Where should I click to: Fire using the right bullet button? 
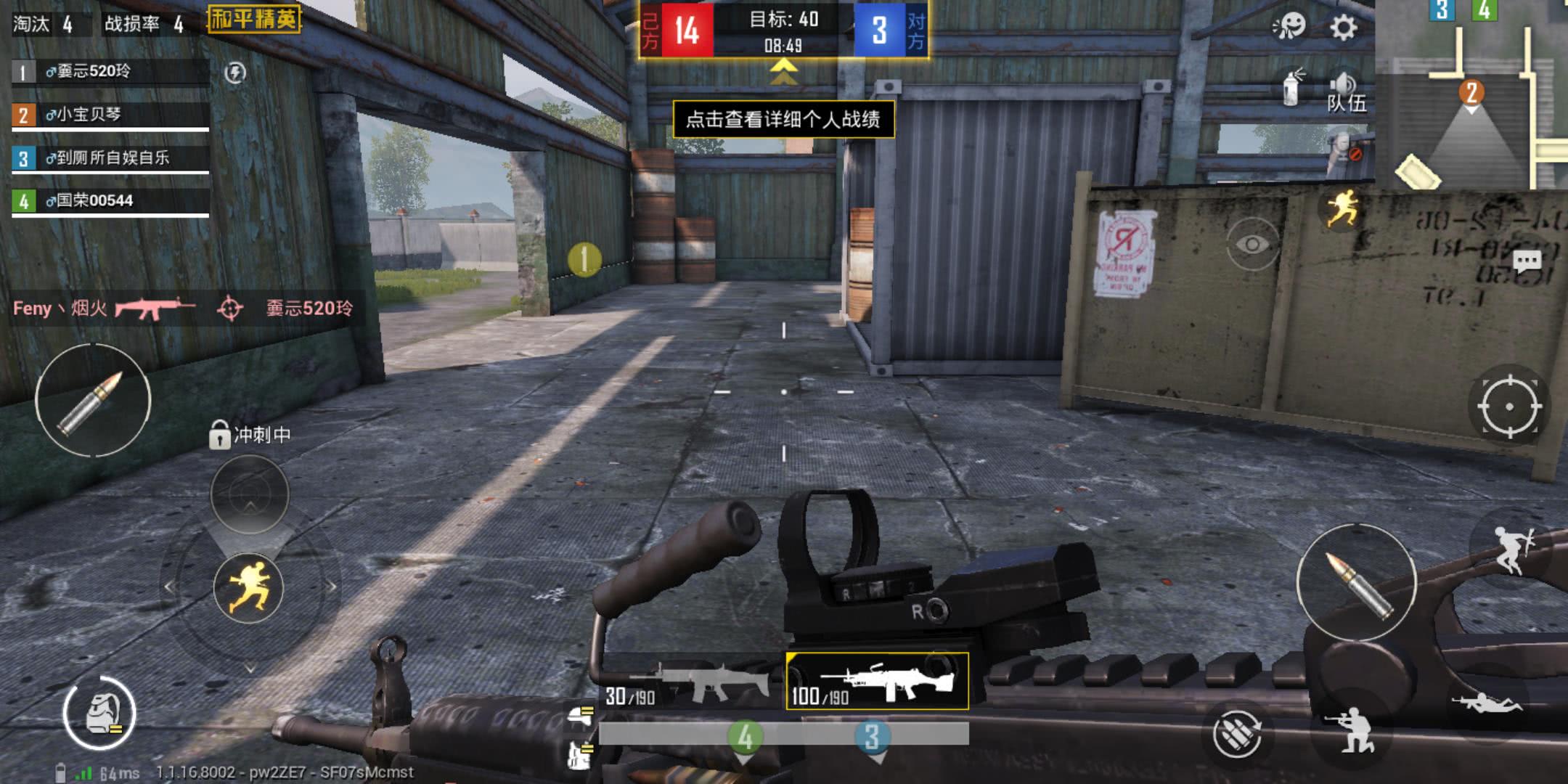[x=1355, y=581]
